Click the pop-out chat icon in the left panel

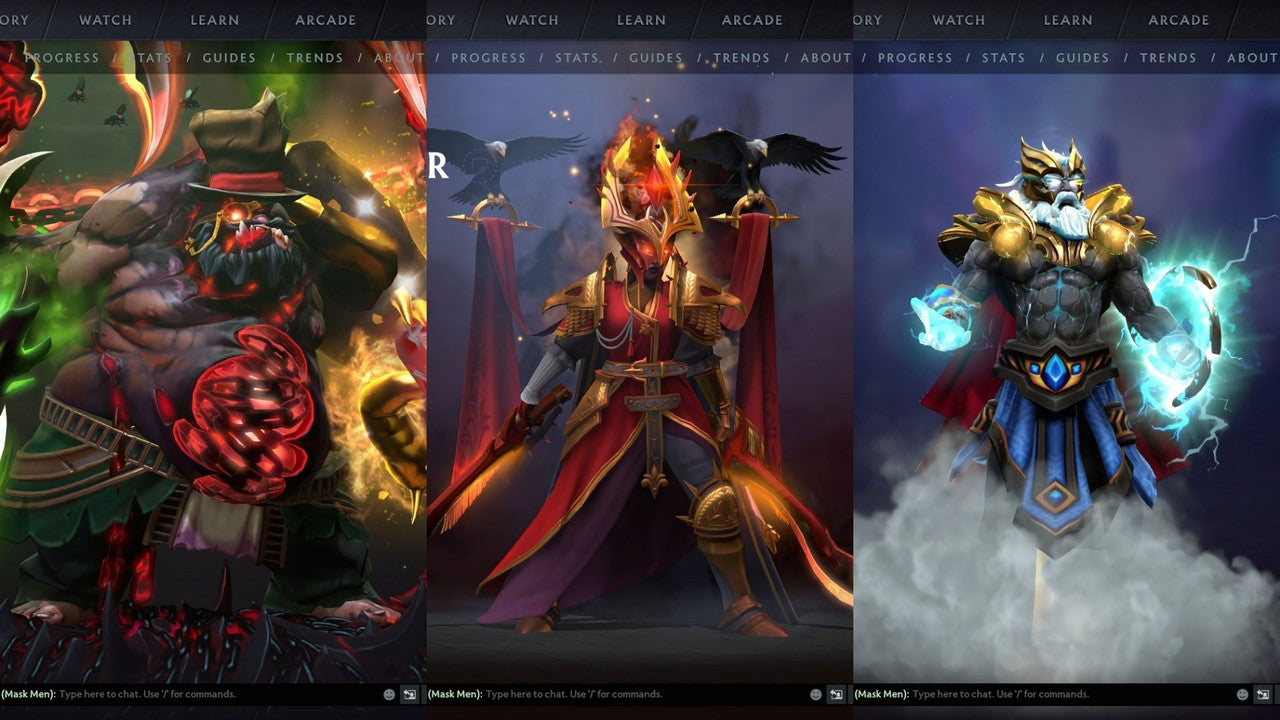tap(409, 693)
